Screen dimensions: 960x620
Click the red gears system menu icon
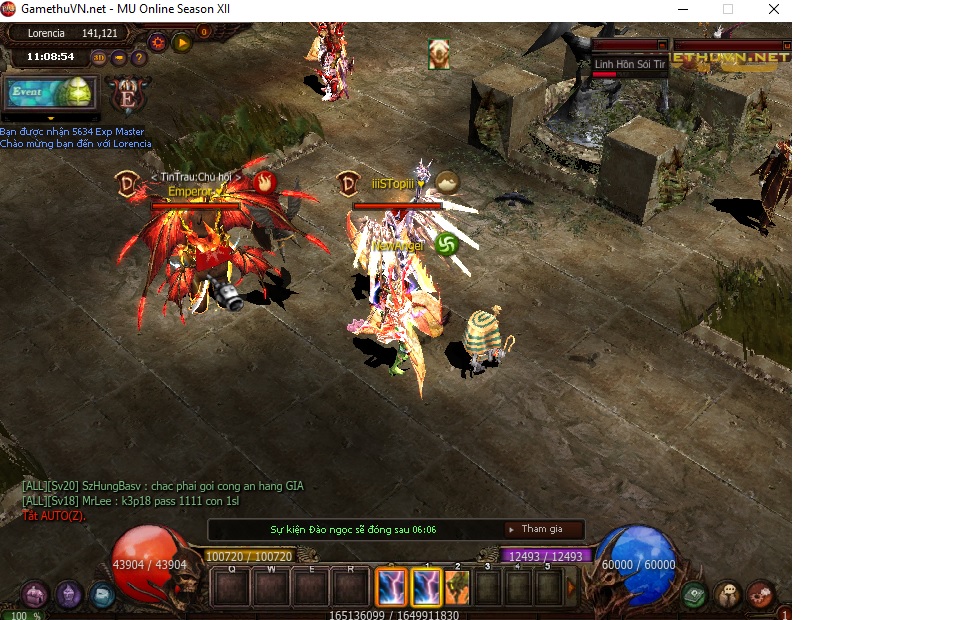tap(760, 596)
